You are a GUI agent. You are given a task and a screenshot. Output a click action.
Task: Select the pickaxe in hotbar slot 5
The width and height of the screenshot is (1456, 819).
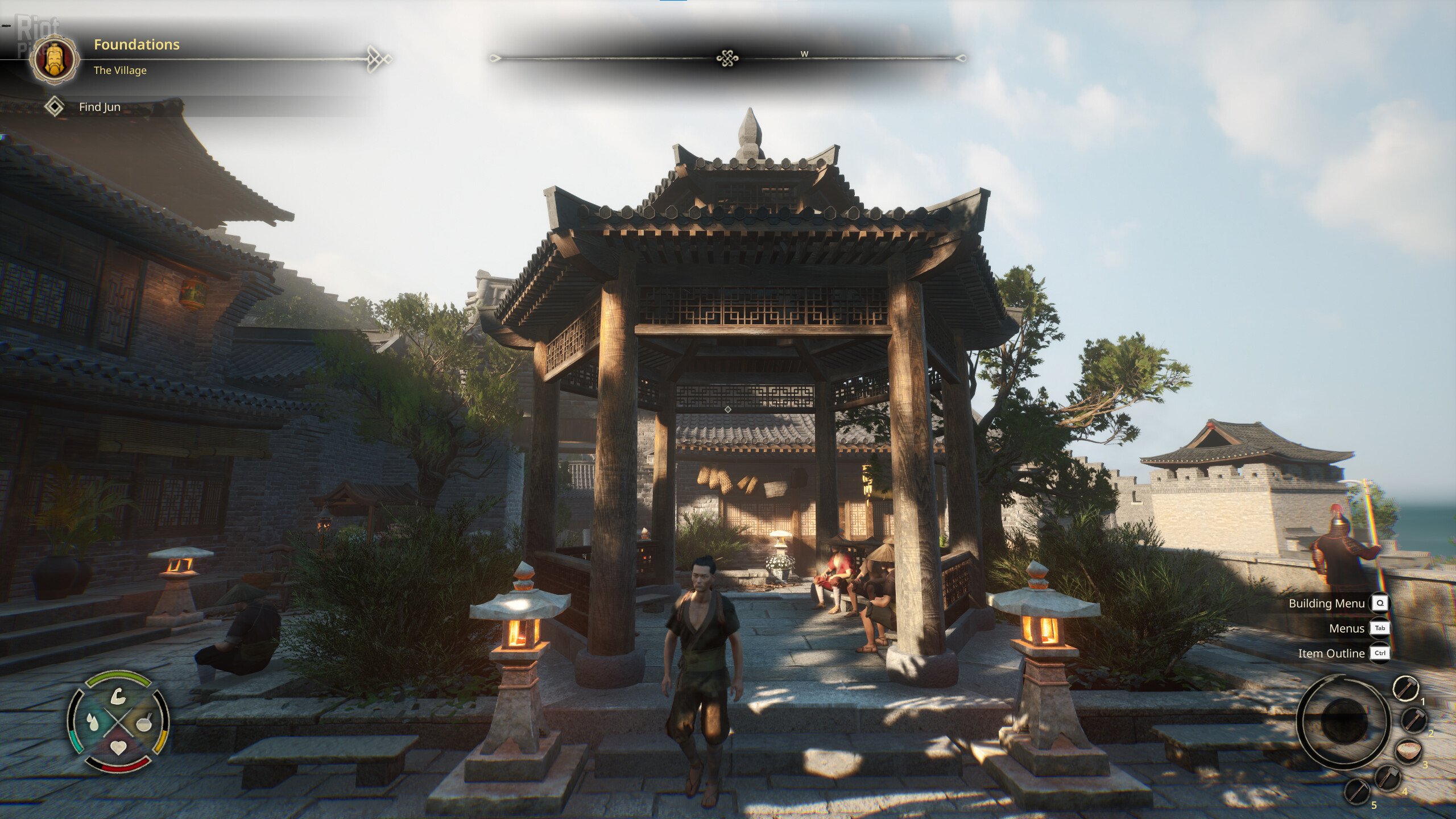coord(1358,791)
